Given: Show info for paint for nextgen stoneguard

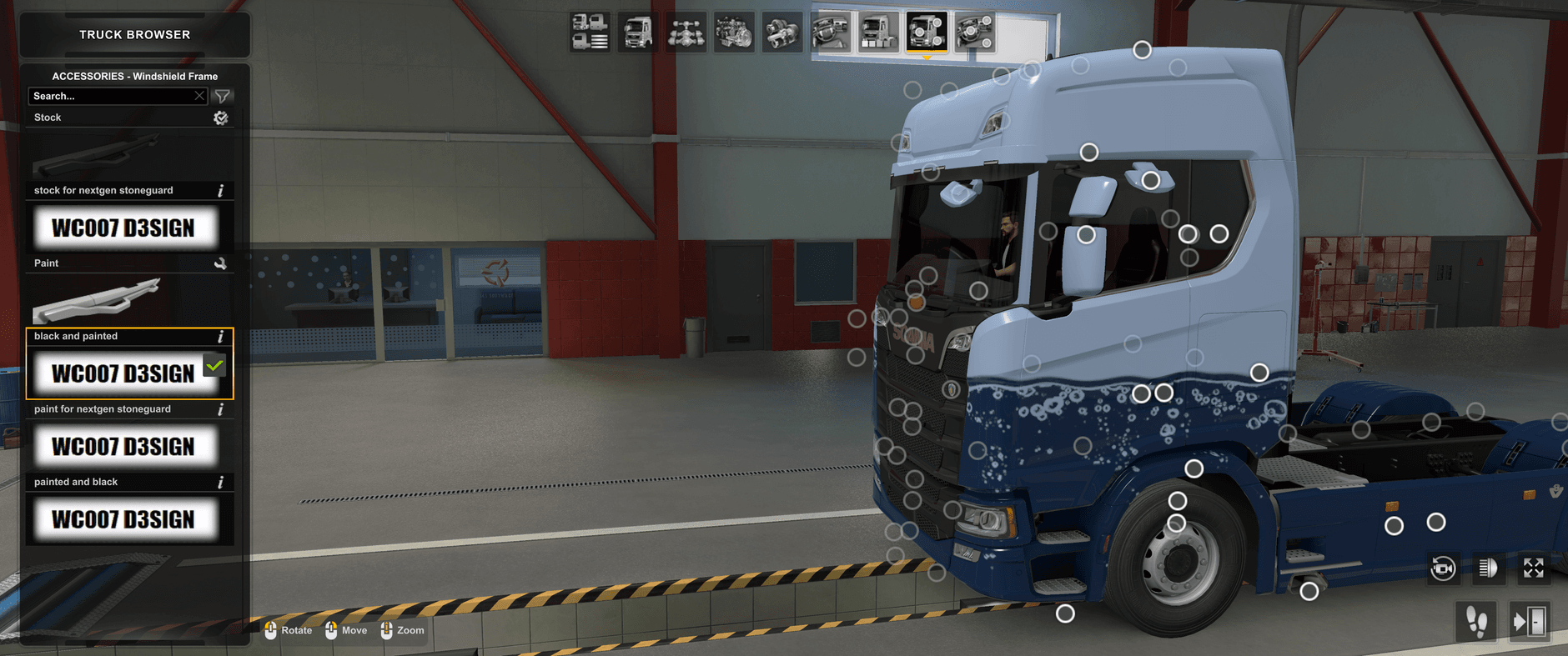Looking at the screenshot, I should coord(220,408).
